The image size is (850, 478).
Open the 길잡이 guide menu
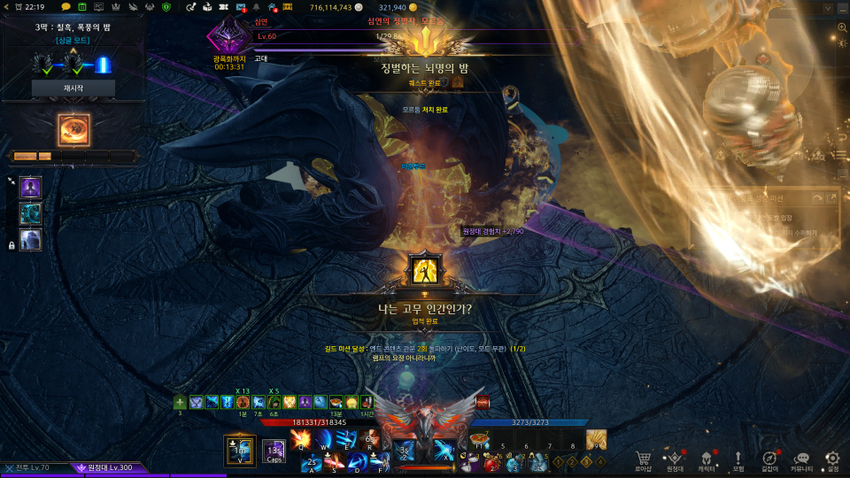[769, 459]
